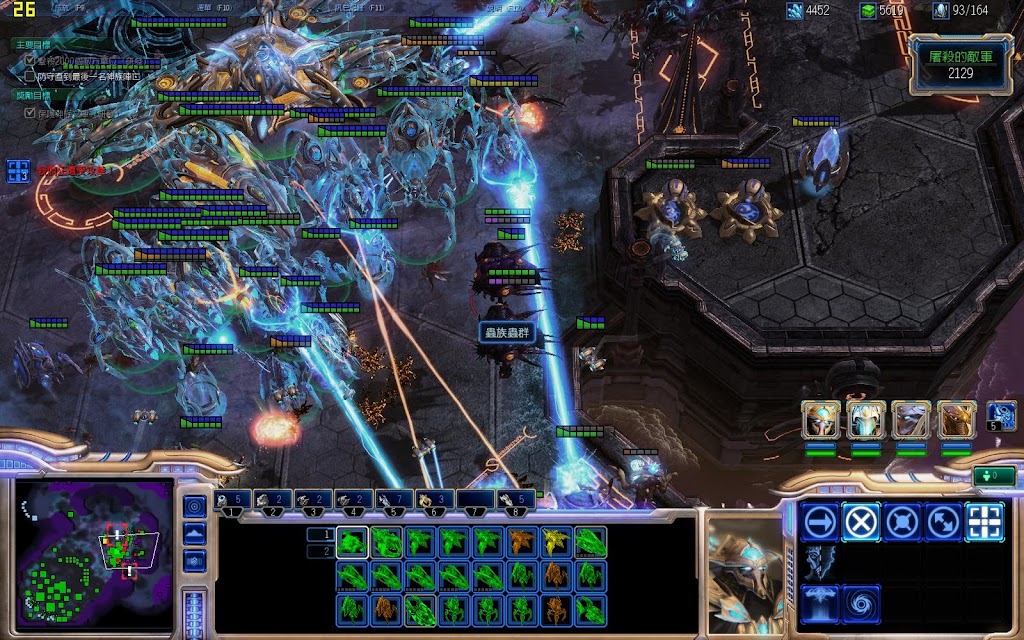Activate the Stop command button
Screen dimensions: 1024x640
pos(860,521)
